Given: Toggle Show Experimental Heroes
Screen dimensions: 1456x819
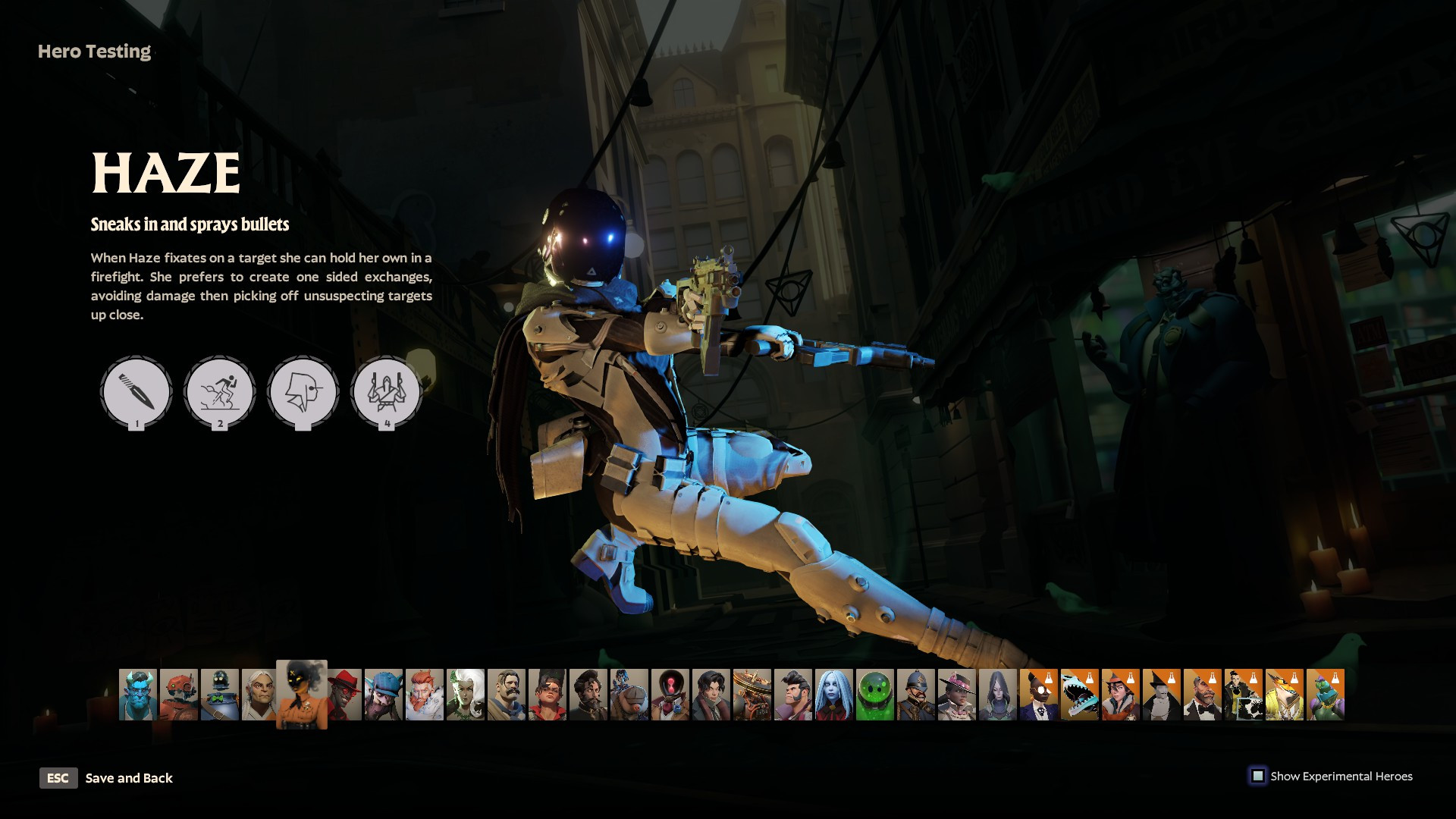Looking at the screenshot, I should coord(1258,776).
